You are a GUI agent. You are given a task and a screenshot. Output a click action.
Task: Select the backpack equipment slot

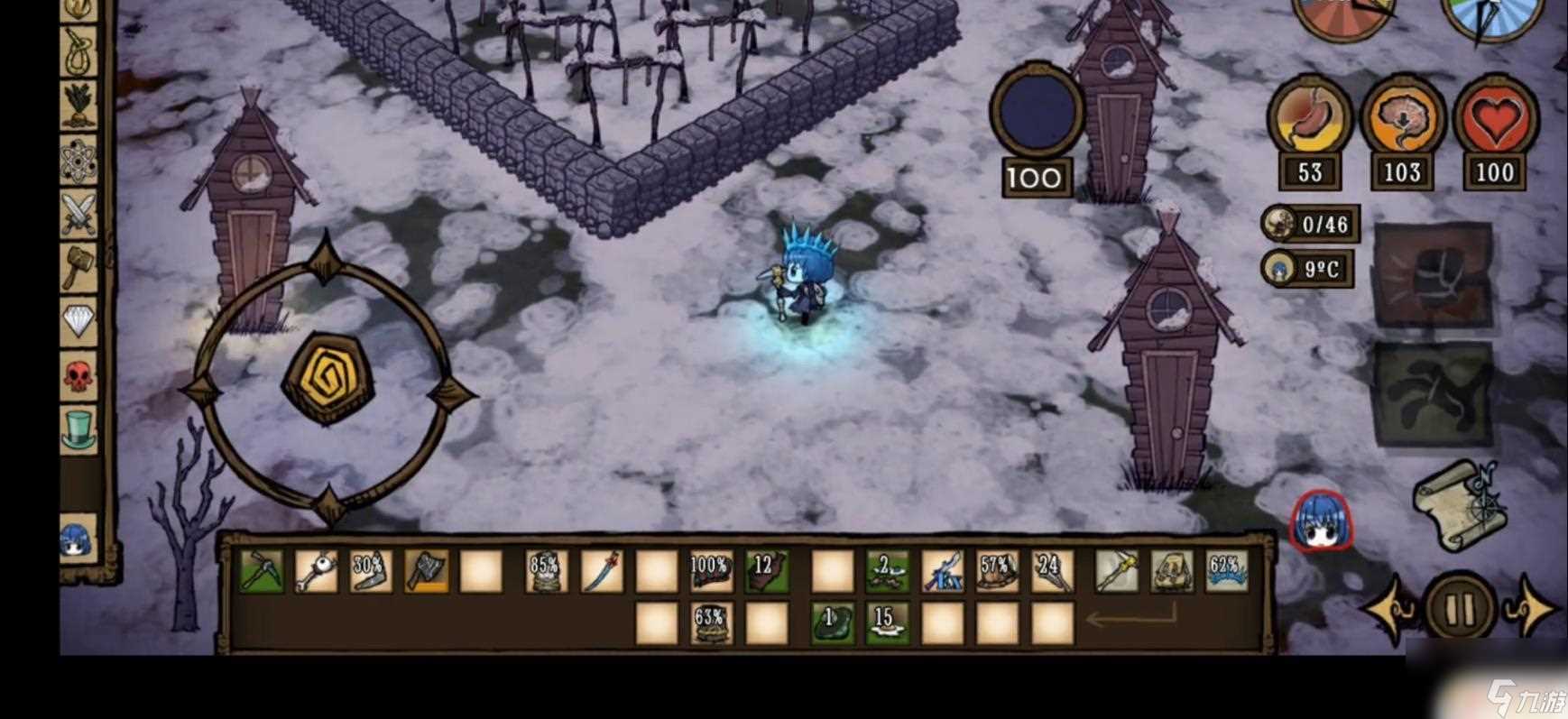(x=1171, y=572)
